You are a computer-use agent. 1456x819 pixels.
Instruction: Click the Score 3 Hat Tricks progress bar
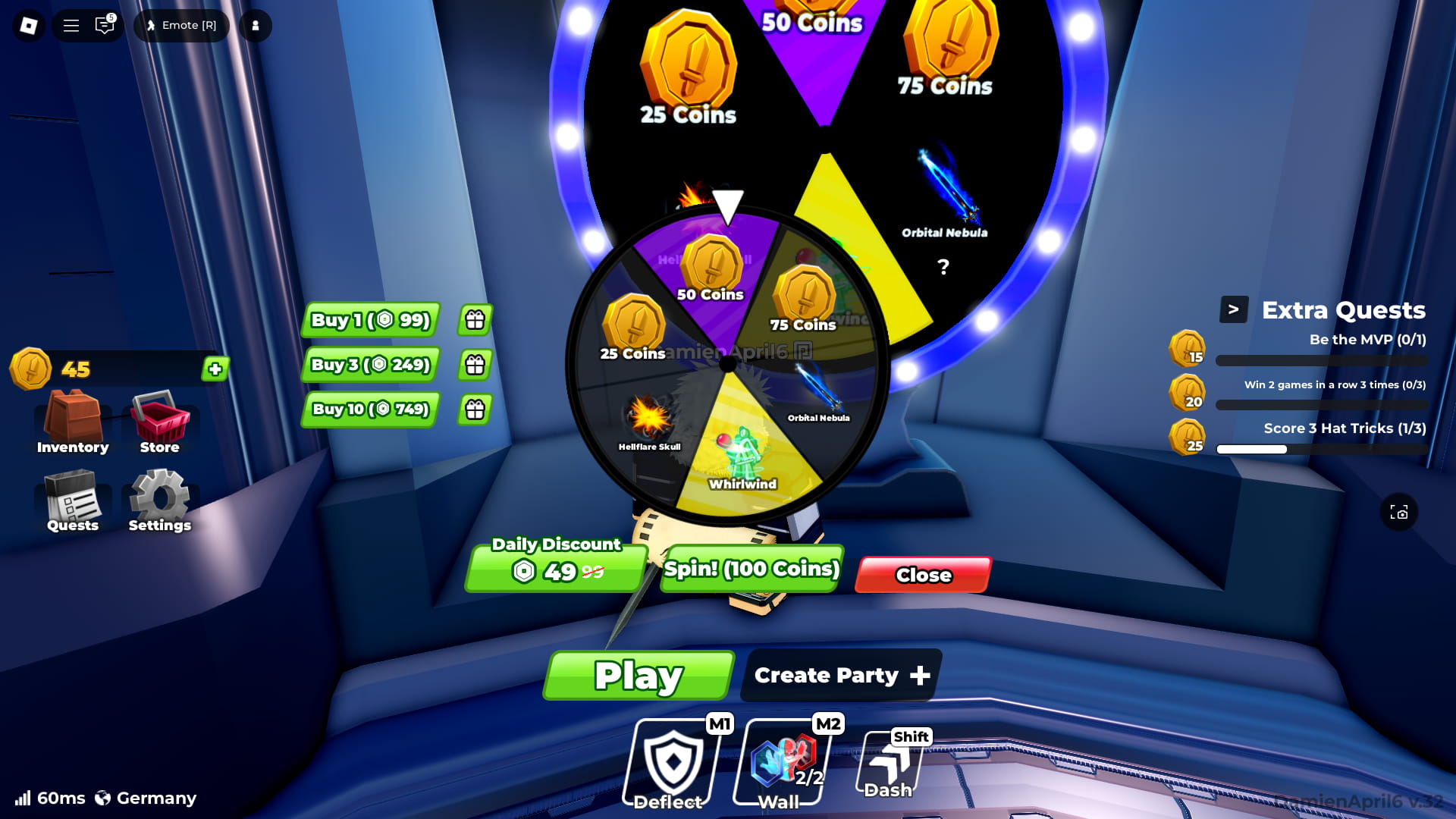coord(1321,449)
